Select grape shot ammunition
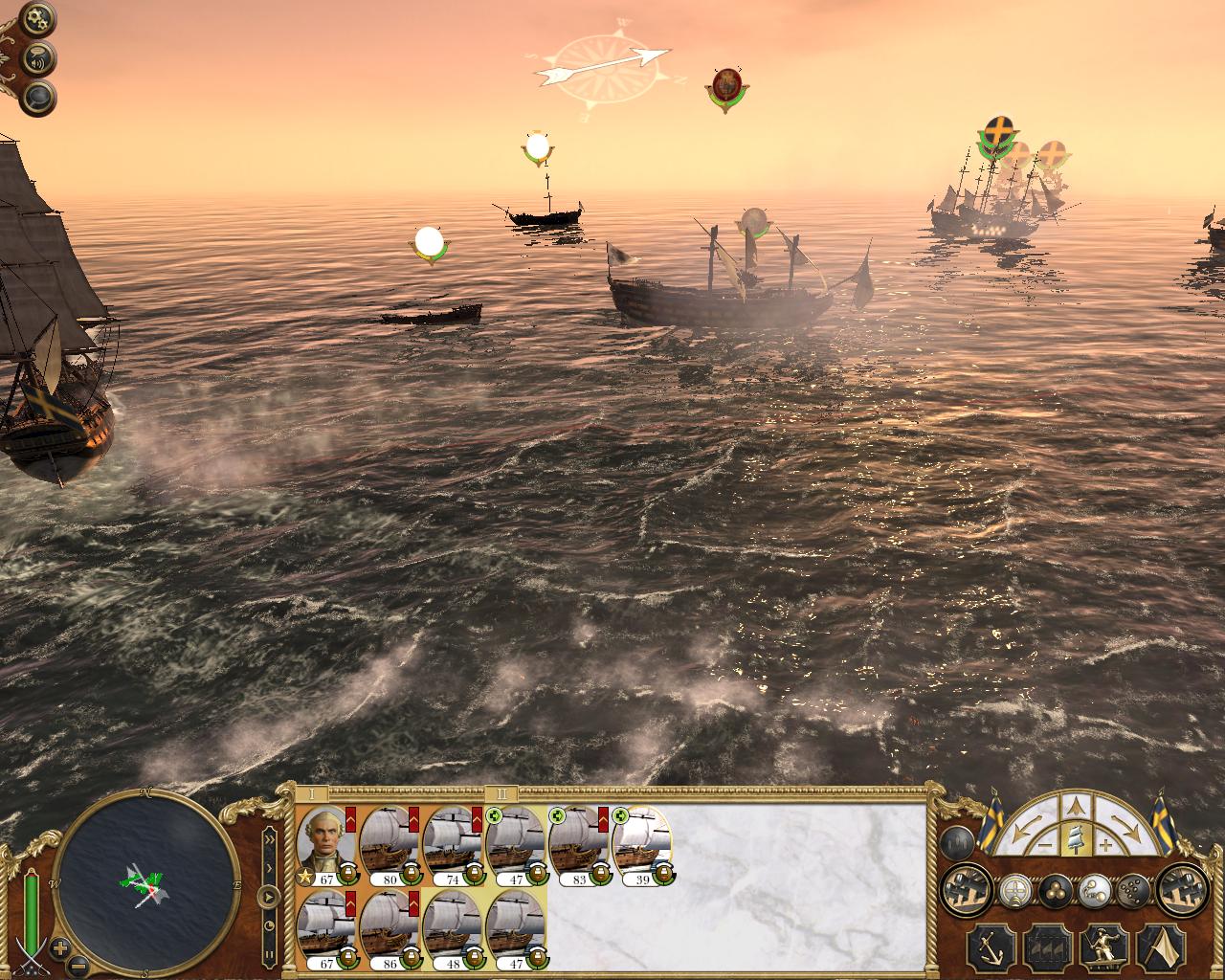The width and height of the screenshot is (1225, 980). tap(1132, 891)
